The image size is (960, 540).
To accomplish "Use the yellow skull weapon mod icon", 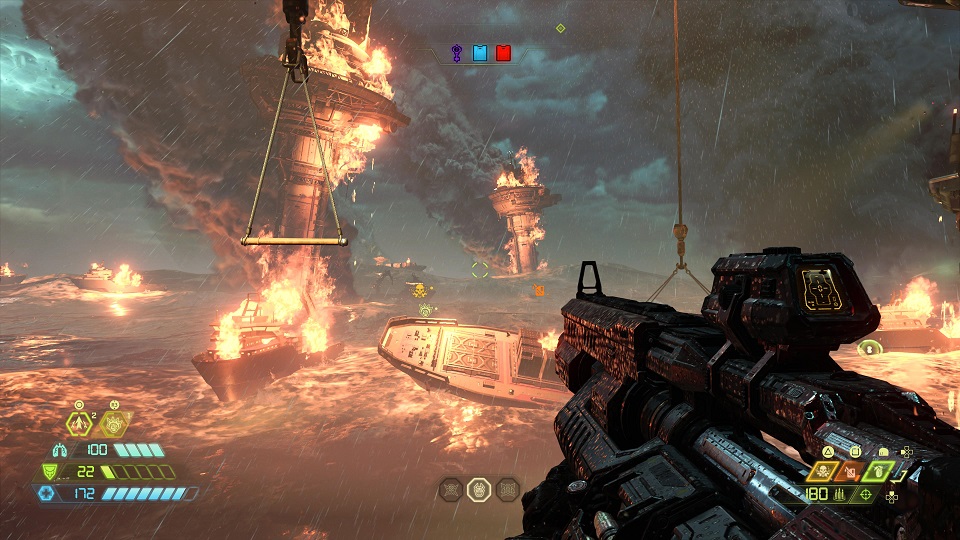I will click(x=823, y=471).
